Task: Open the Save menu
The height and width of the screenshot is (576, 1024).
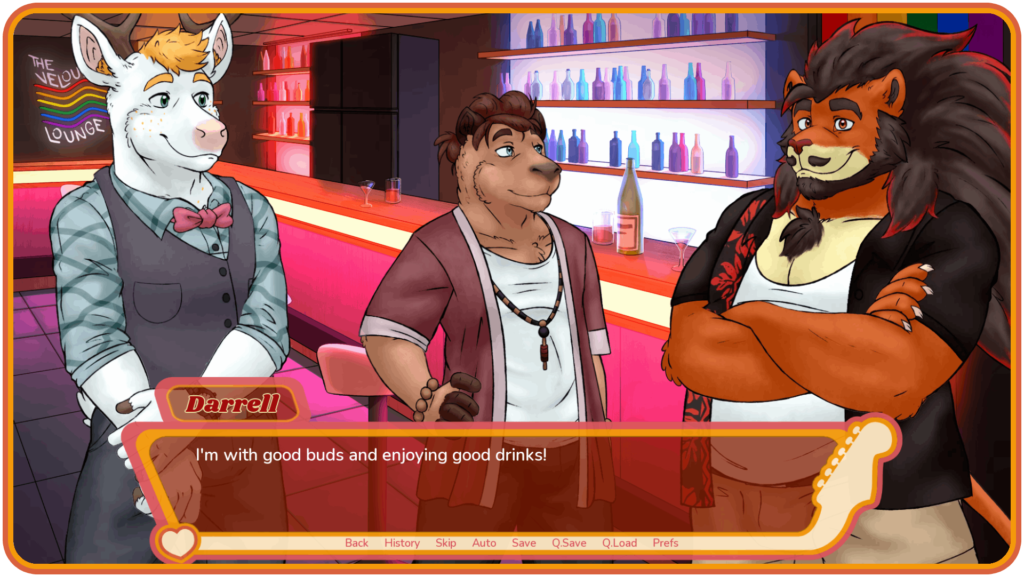Action: (524, 543)
